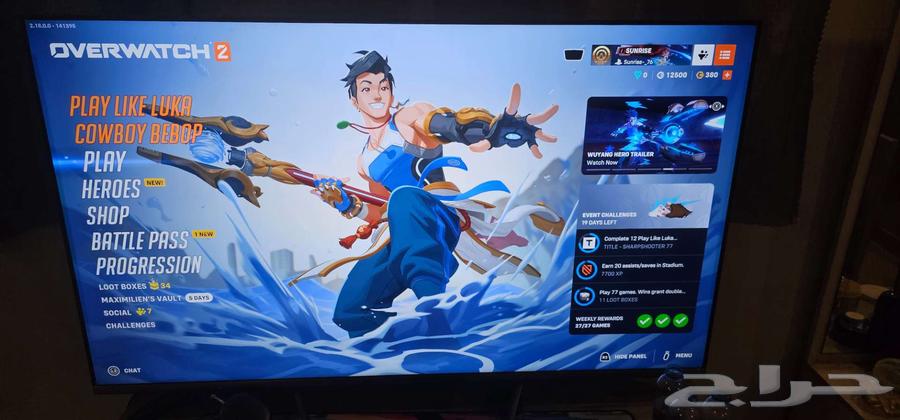This screenshot has width=900, height=420.
Task: Open the Social menu
Action: [116, 312]
